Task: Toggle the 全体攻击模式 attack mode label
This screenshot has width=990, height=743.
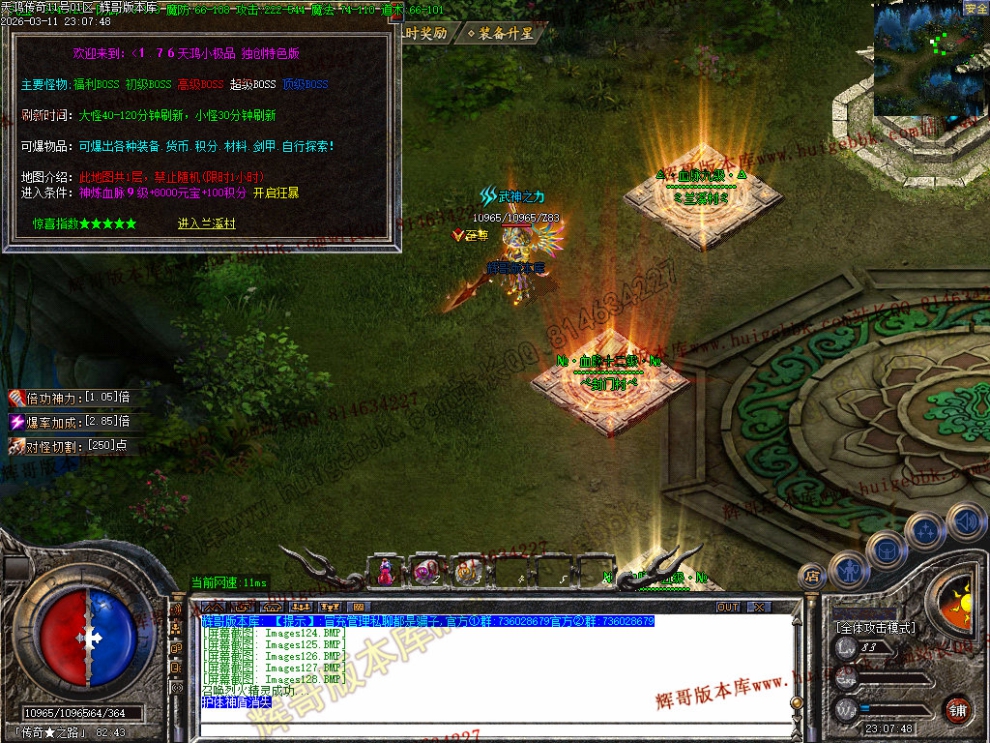Action: coord(875,628)
